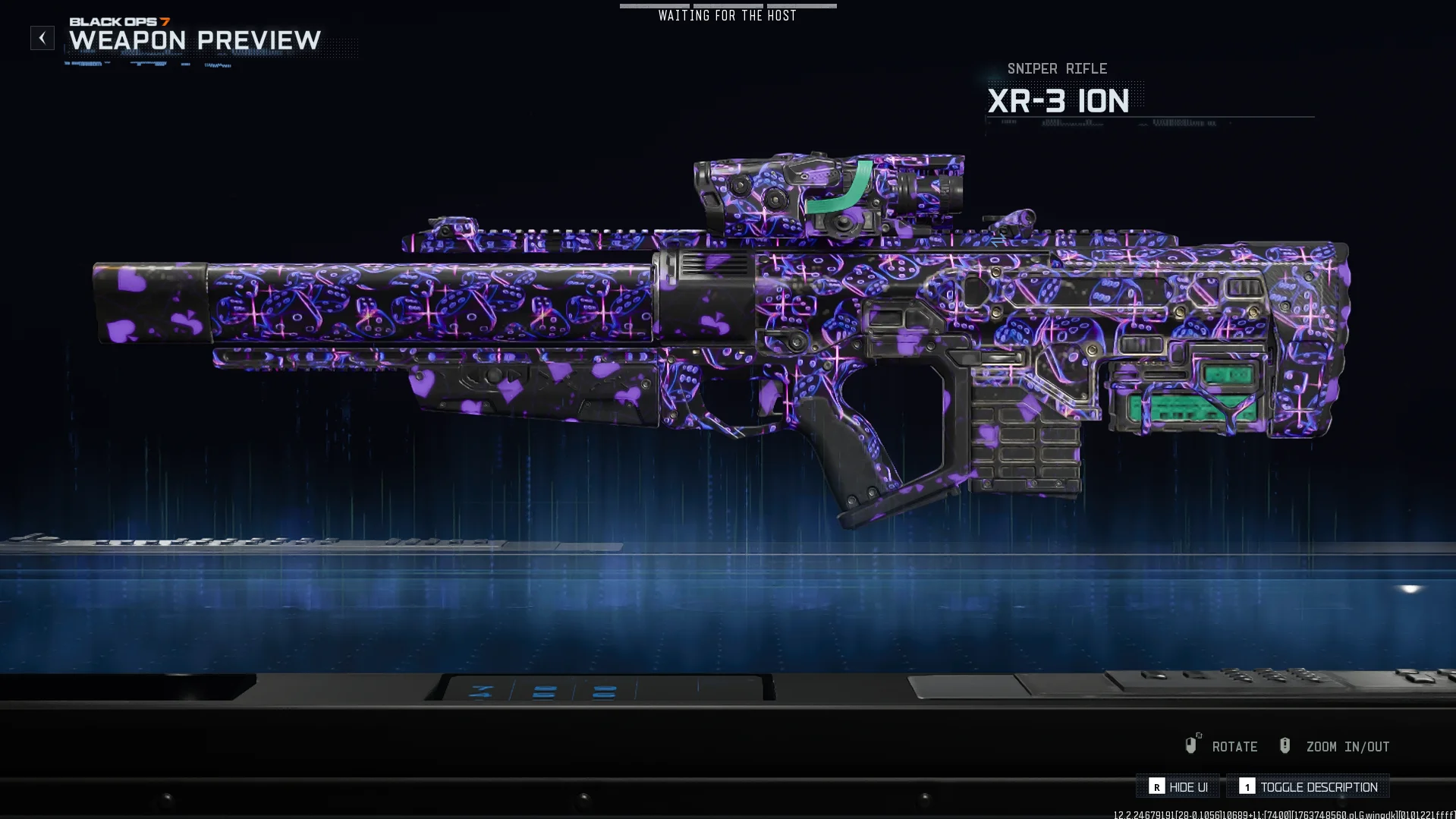Go back using the top-left arrow button
1456x819 pixels.
coord(42,38)
